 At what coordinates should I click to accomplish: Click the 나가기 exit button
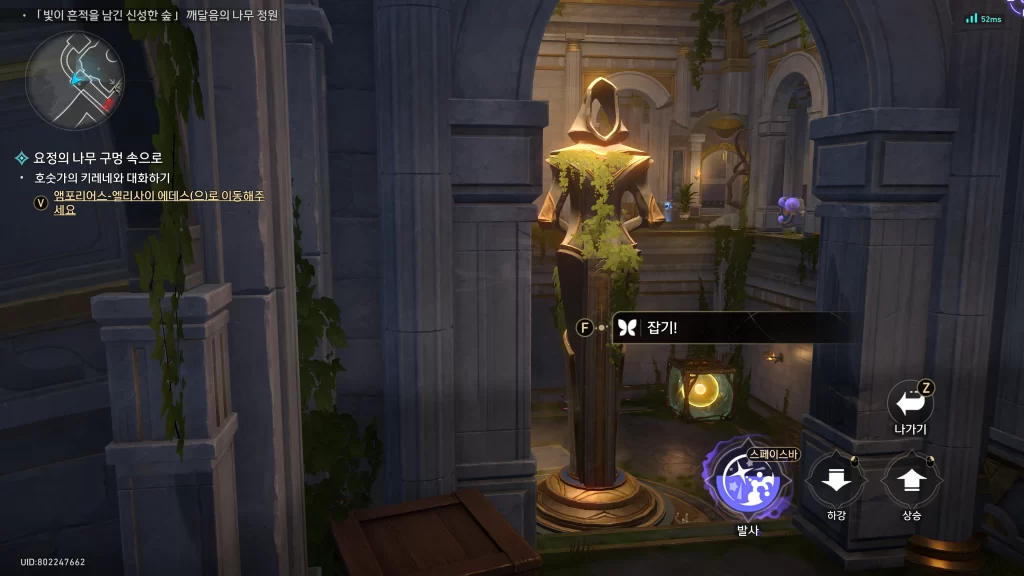[x=910, y=404]
